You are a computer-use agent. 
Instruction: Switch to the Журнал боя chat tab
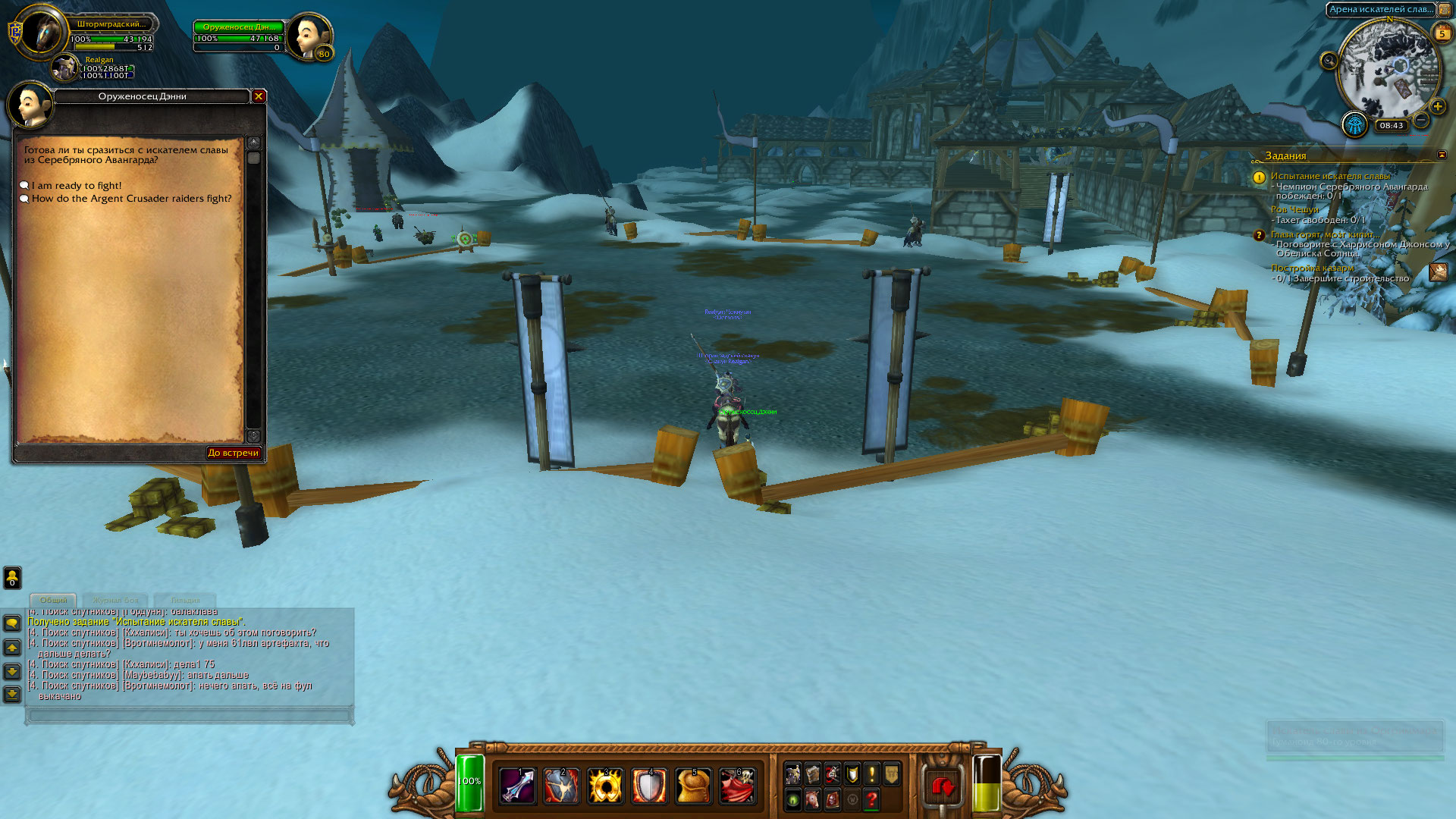pyautogui.click(x=115, y=600)
